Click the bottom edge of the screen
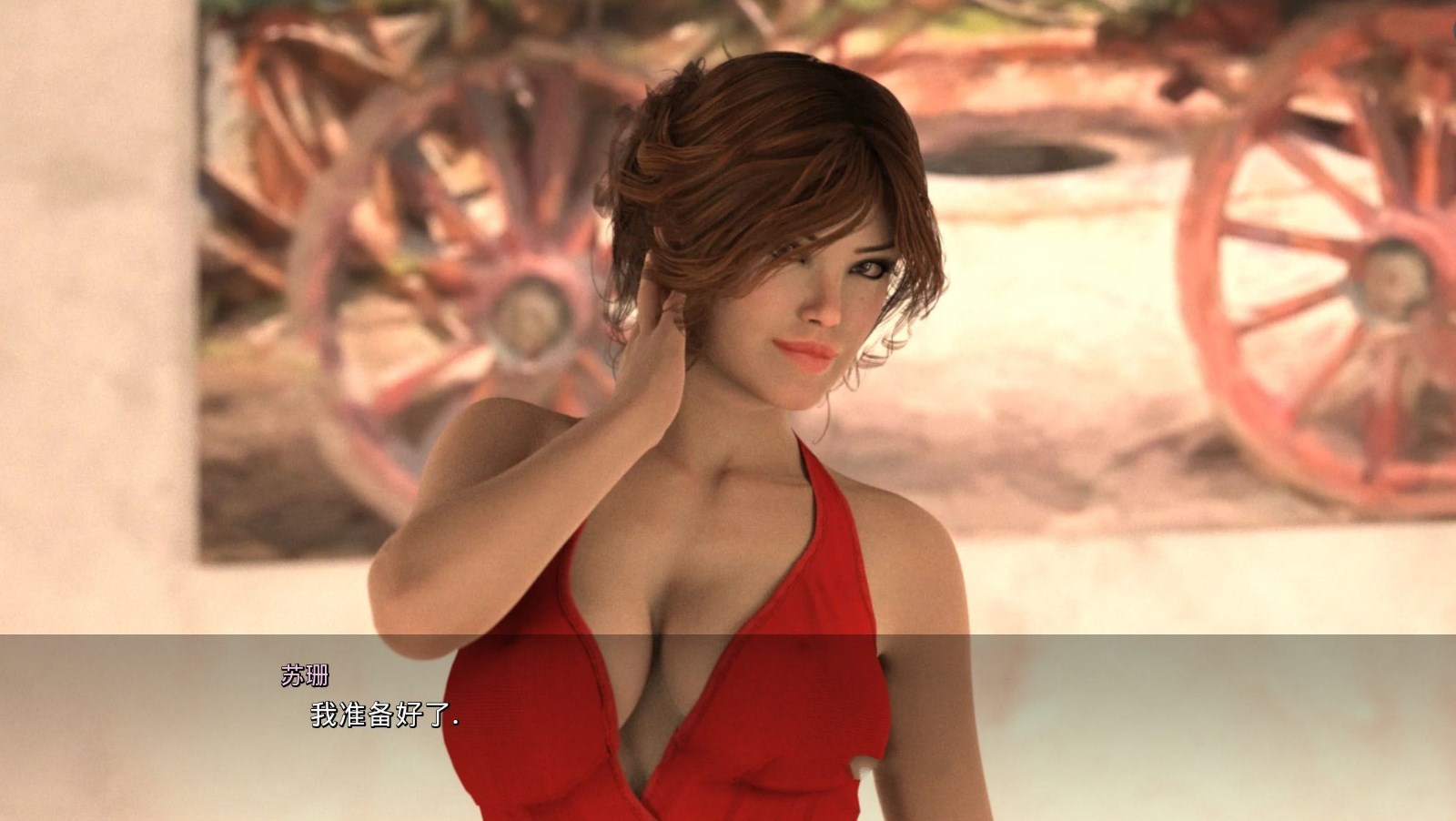Viewport: 1456px width, 821px height. pos(728,815)
